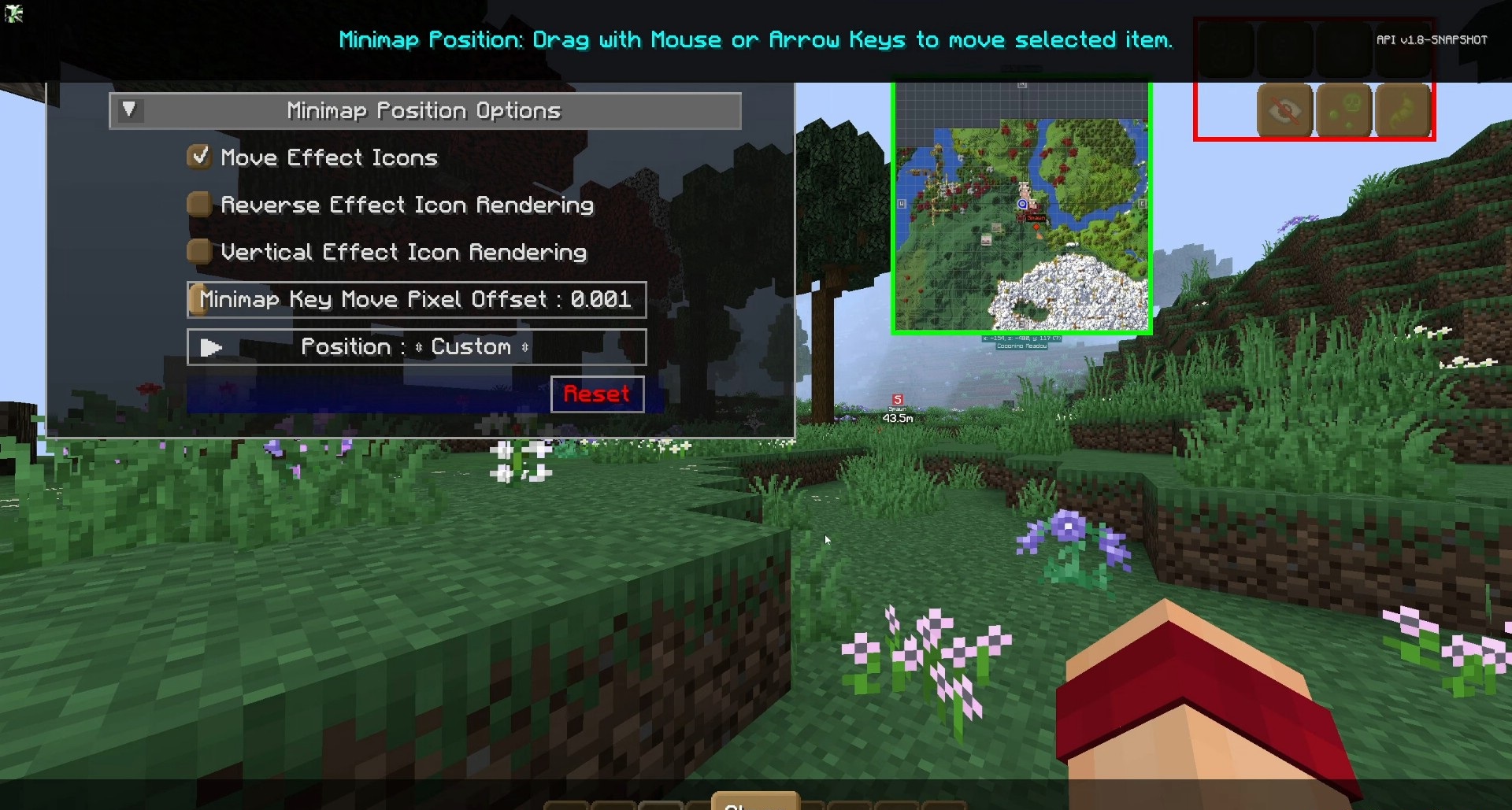Click the Minimap Key Move Pixel Offset slider
Screen dimensions: 1512x810
click(417, 300)
